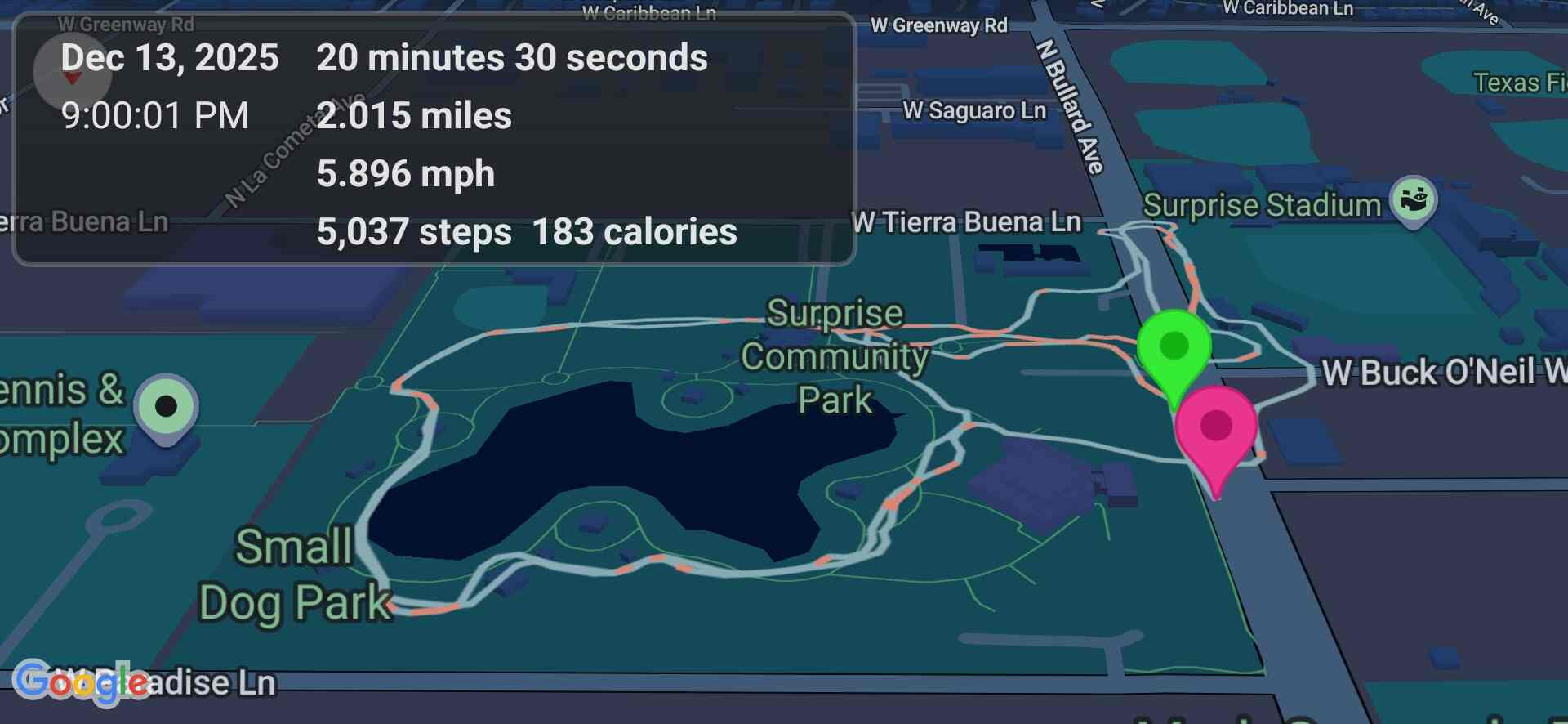Tap the 20 minutes 30 seconds duration
This screenshot has width=1568, height=724.
(x=511, y=57)
